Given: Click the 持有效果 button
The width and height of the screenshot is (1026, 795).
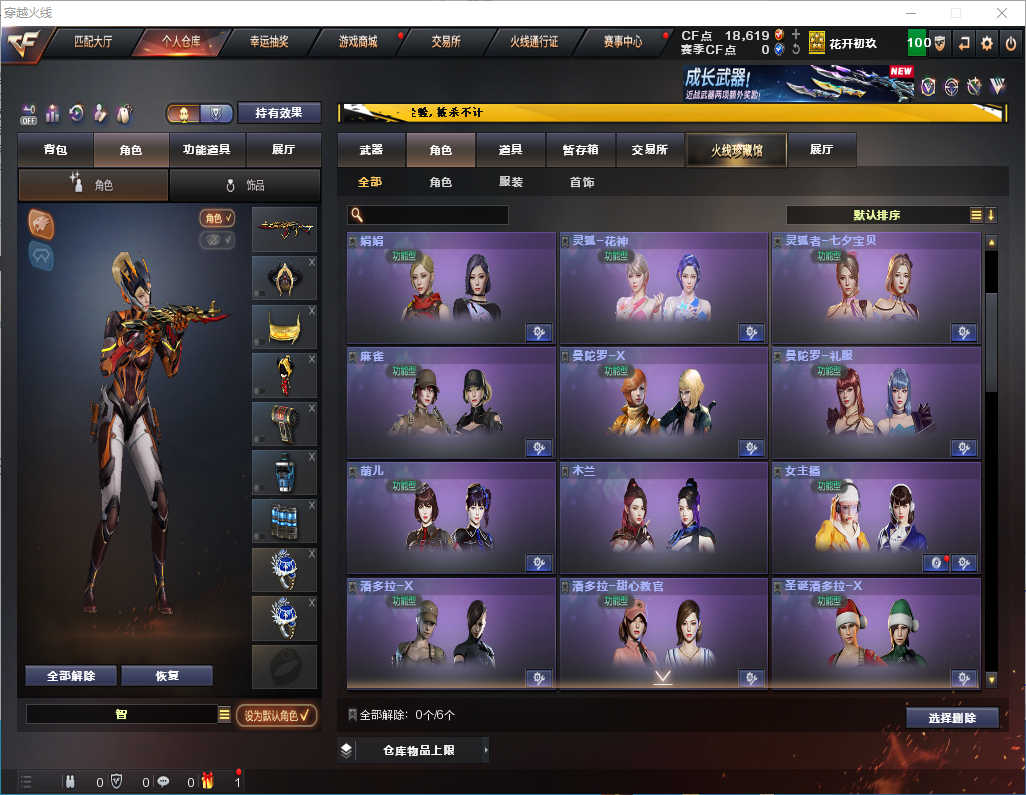Looking at the screenshot, I should pyautogui.click(x=279, y=113).
